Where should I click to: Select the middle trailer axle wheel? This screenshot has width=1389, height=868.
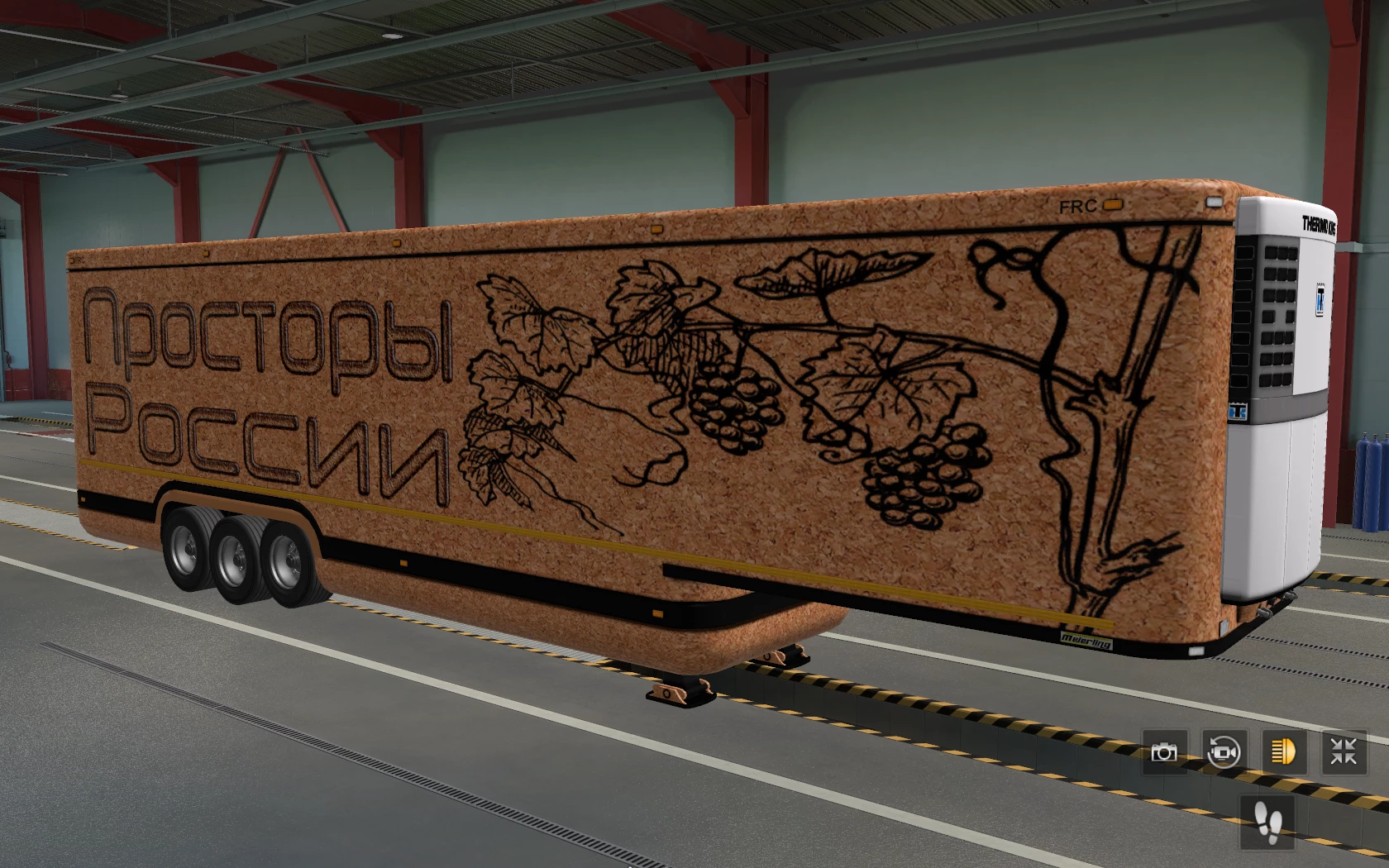[x=237, y=558]
